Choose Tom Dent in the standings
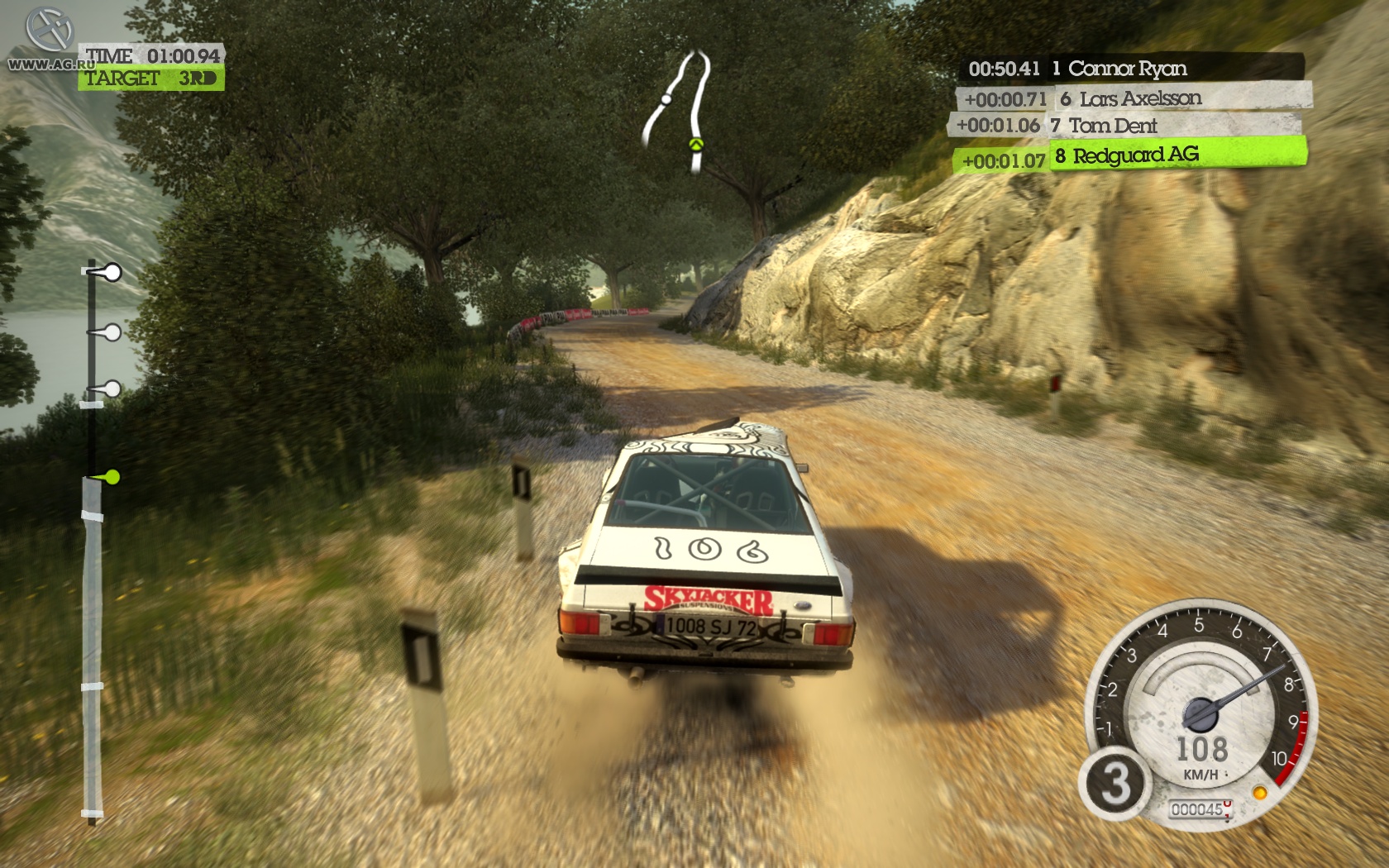 [x=1126, y=126]
